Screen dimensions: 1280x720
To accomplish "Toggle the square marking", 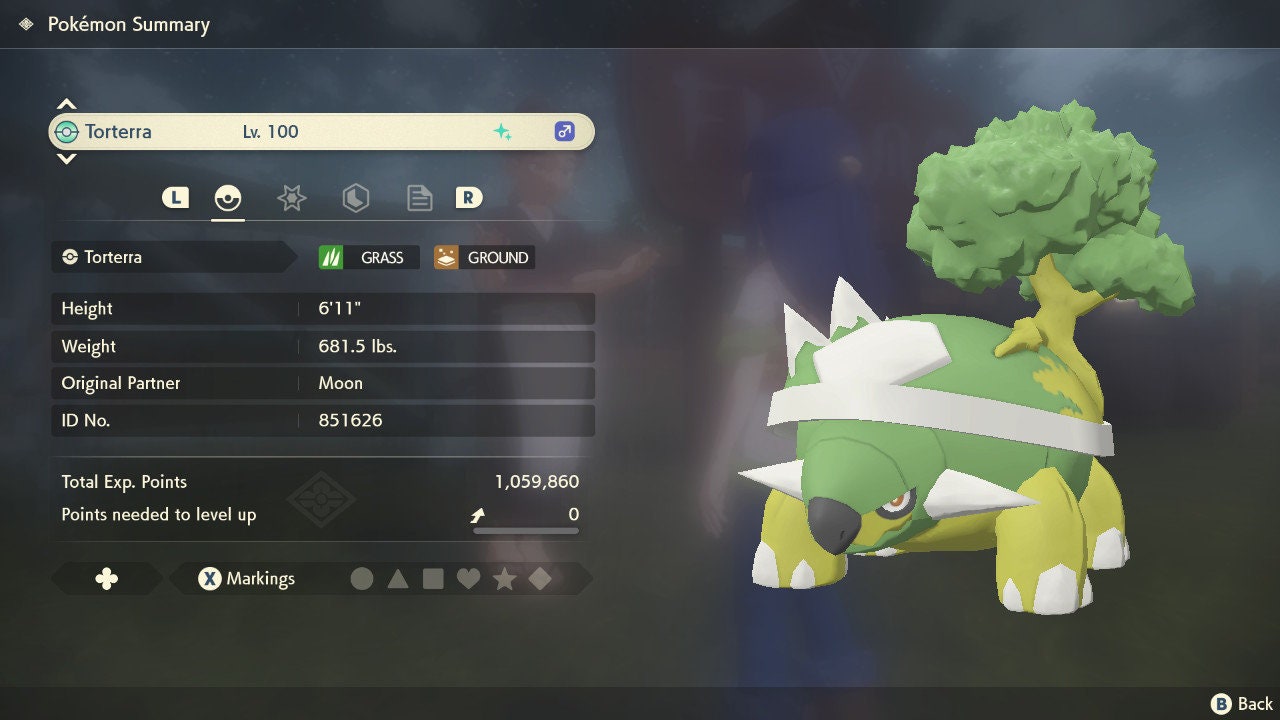I will [x=433, y=578].
